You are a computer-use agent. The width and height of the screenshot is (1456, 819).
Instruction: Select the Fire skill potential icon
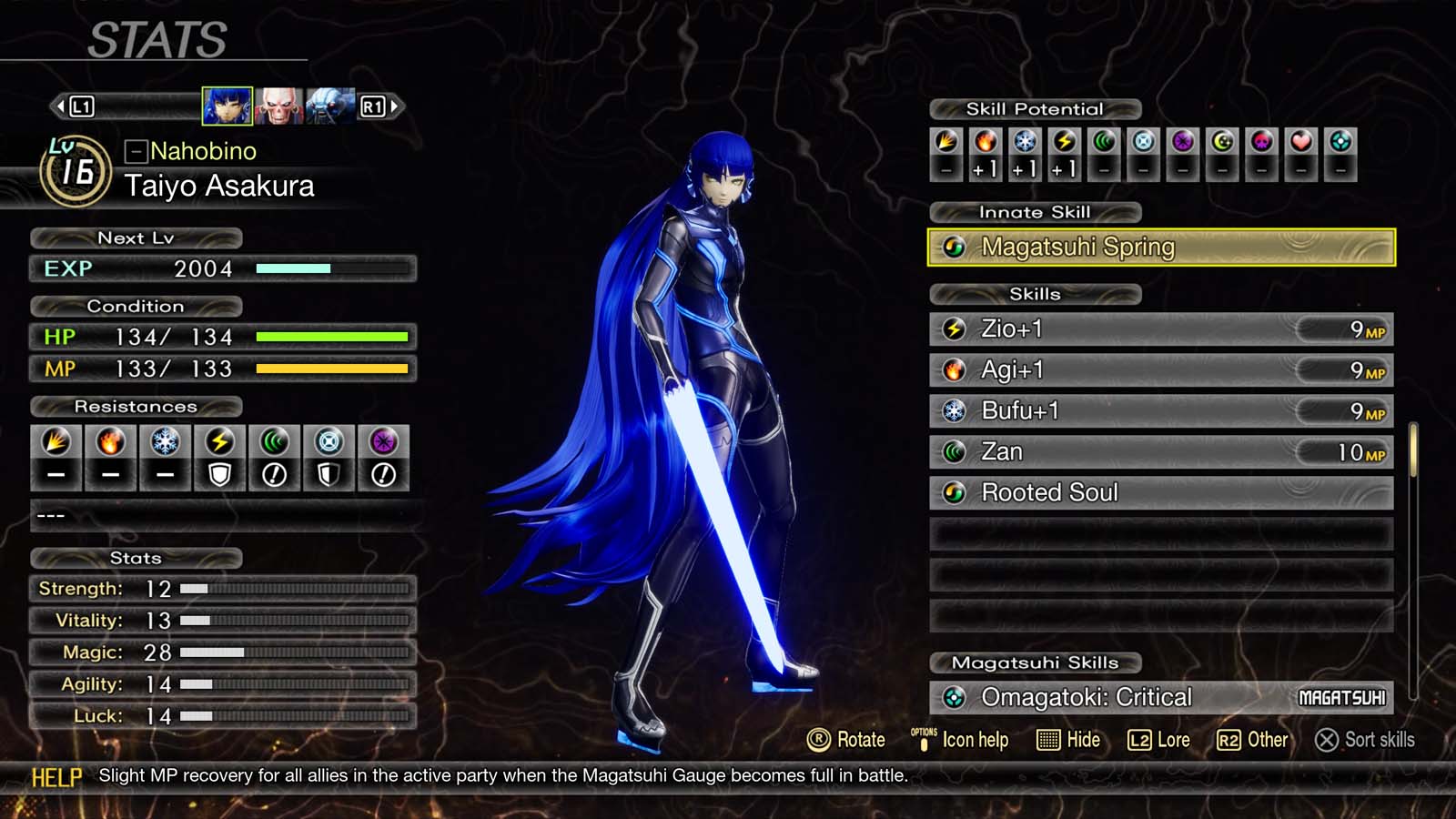pyautogui.click(x=984, y=141)
